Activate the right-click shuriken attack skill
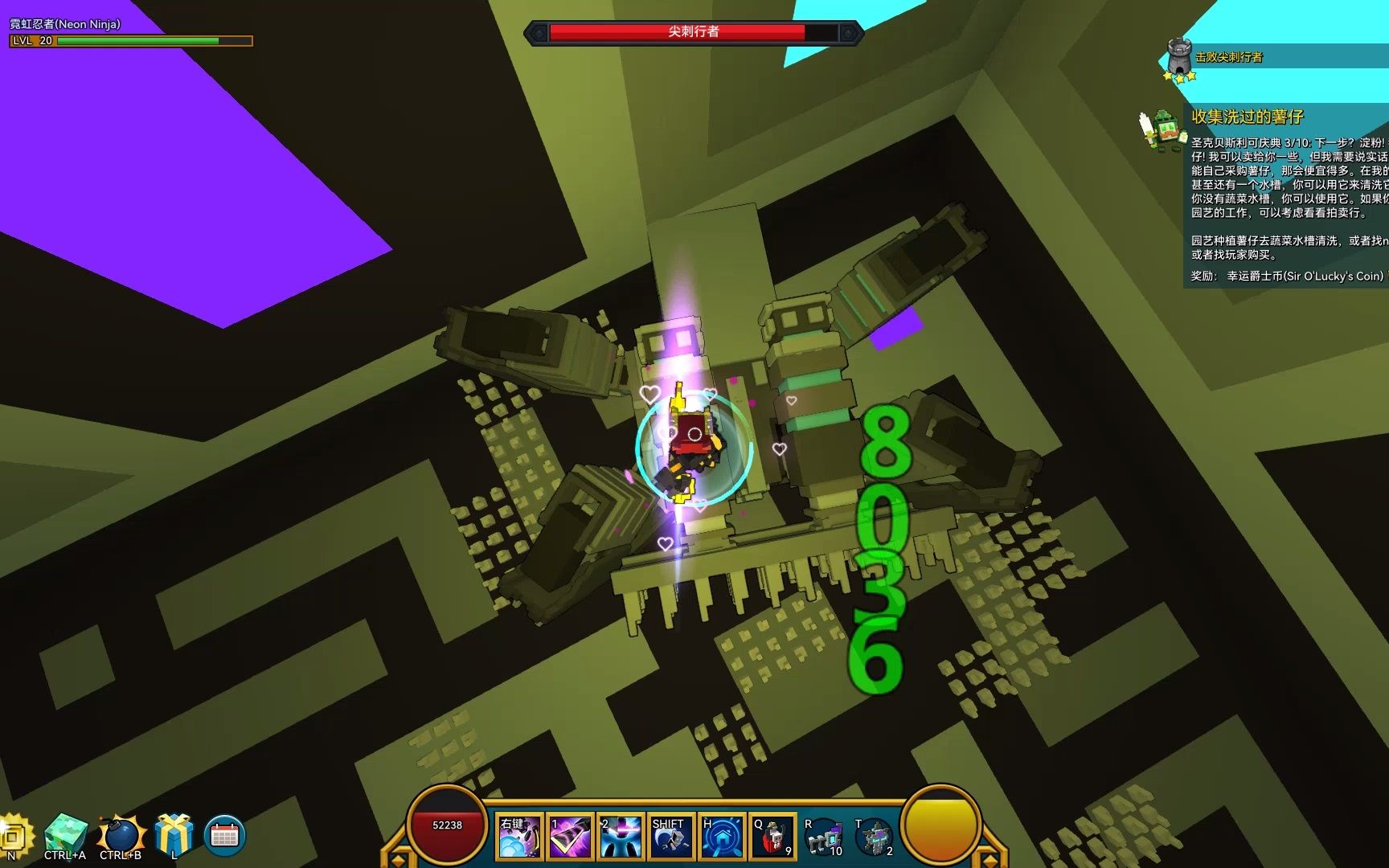 pos(519,837)
